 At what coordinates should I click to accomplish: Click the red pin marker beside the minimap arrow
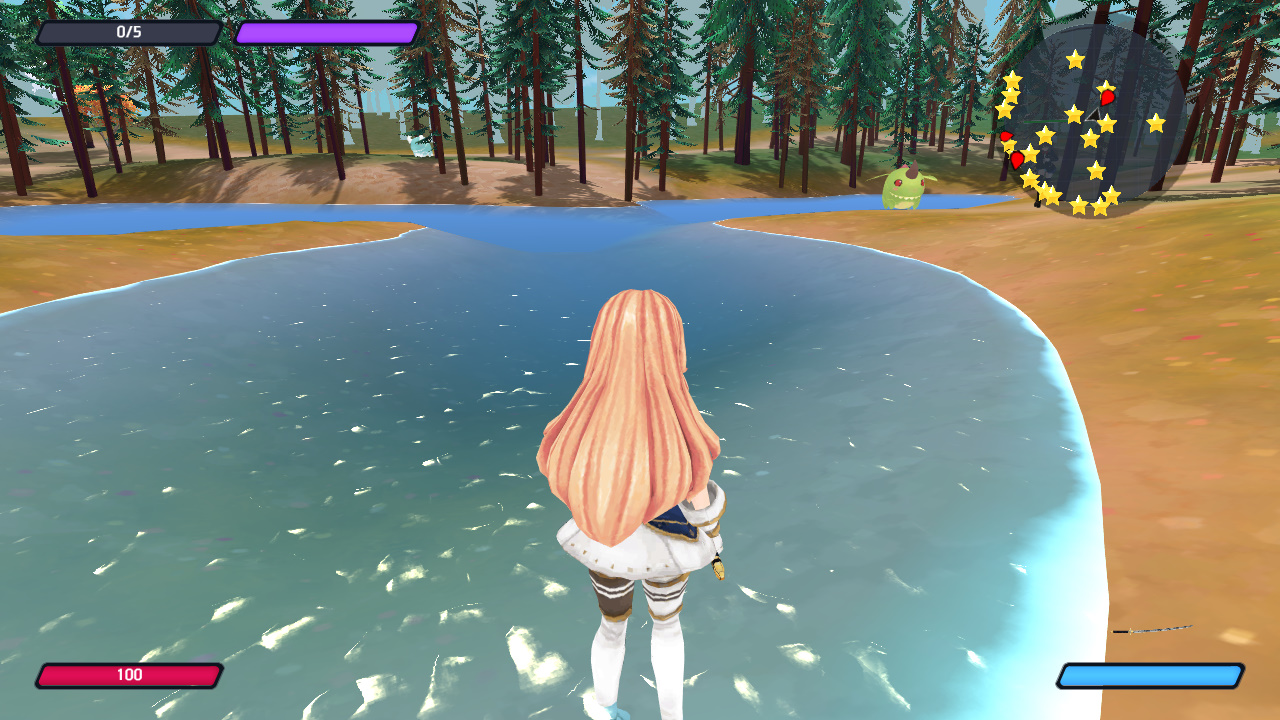(x=1107, y=97)
